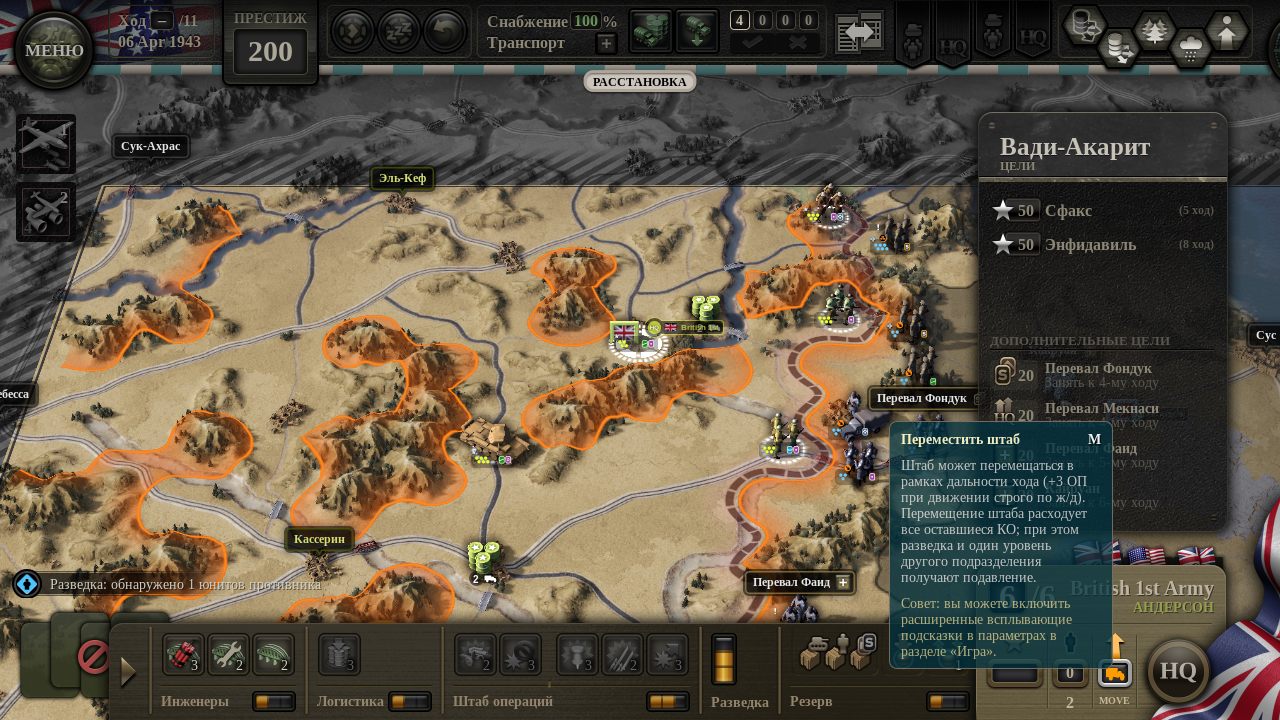Click the РАССТАНОВКА deployment label
1280x720 pixels.
[639, 82]
